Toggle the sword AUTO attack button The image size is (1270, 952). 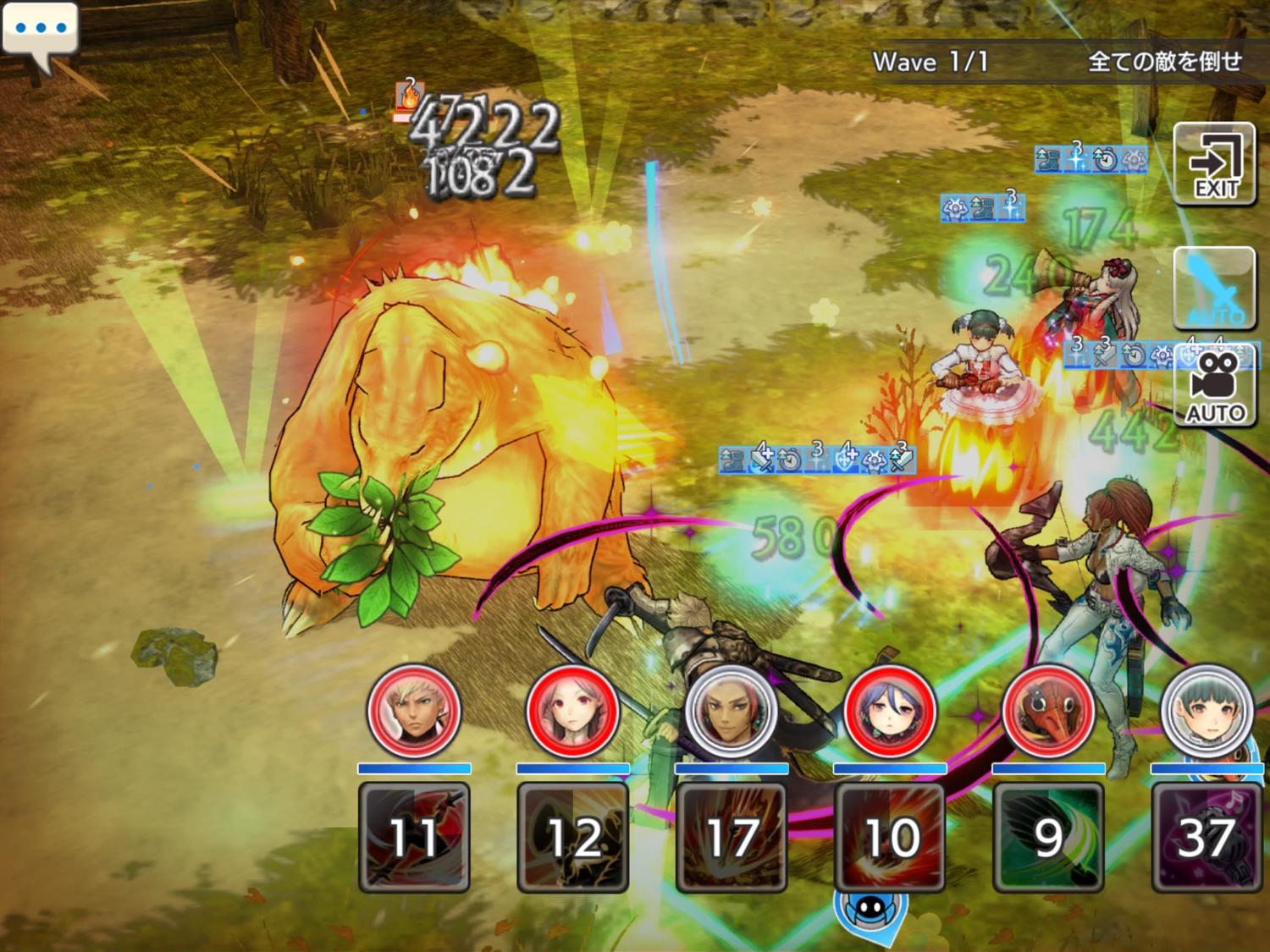(x=1214, y=288)
